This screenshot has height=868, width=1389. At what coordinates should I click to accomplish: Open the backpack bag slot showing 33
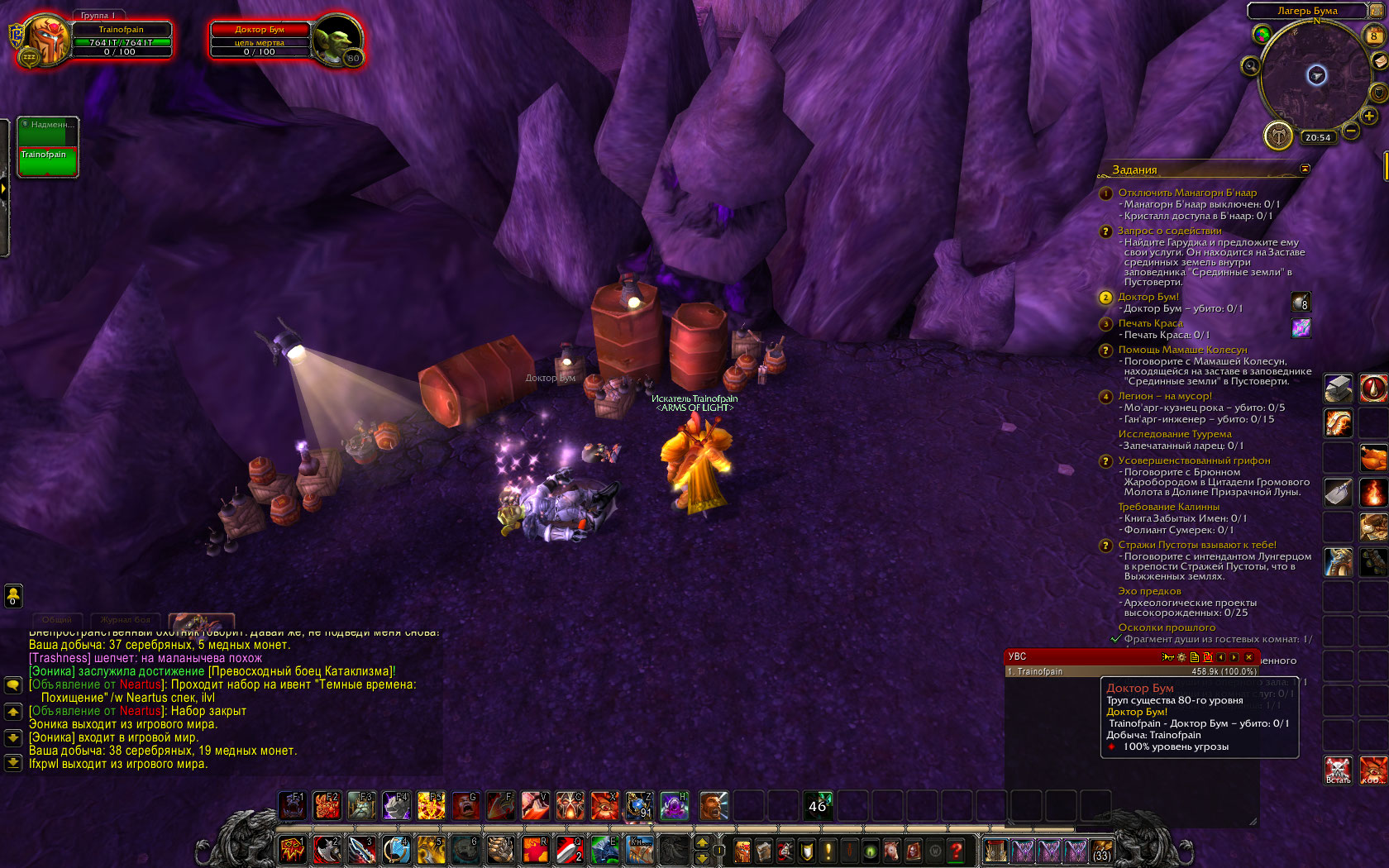1101,851
